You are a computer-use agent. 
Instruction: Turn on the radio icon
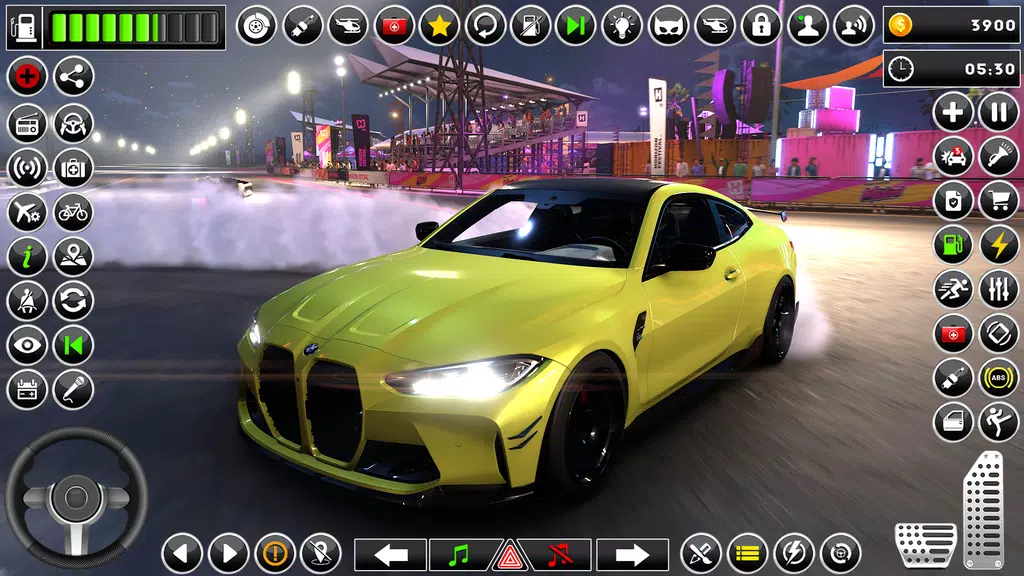pyautogui.click(x=27, y=122)
